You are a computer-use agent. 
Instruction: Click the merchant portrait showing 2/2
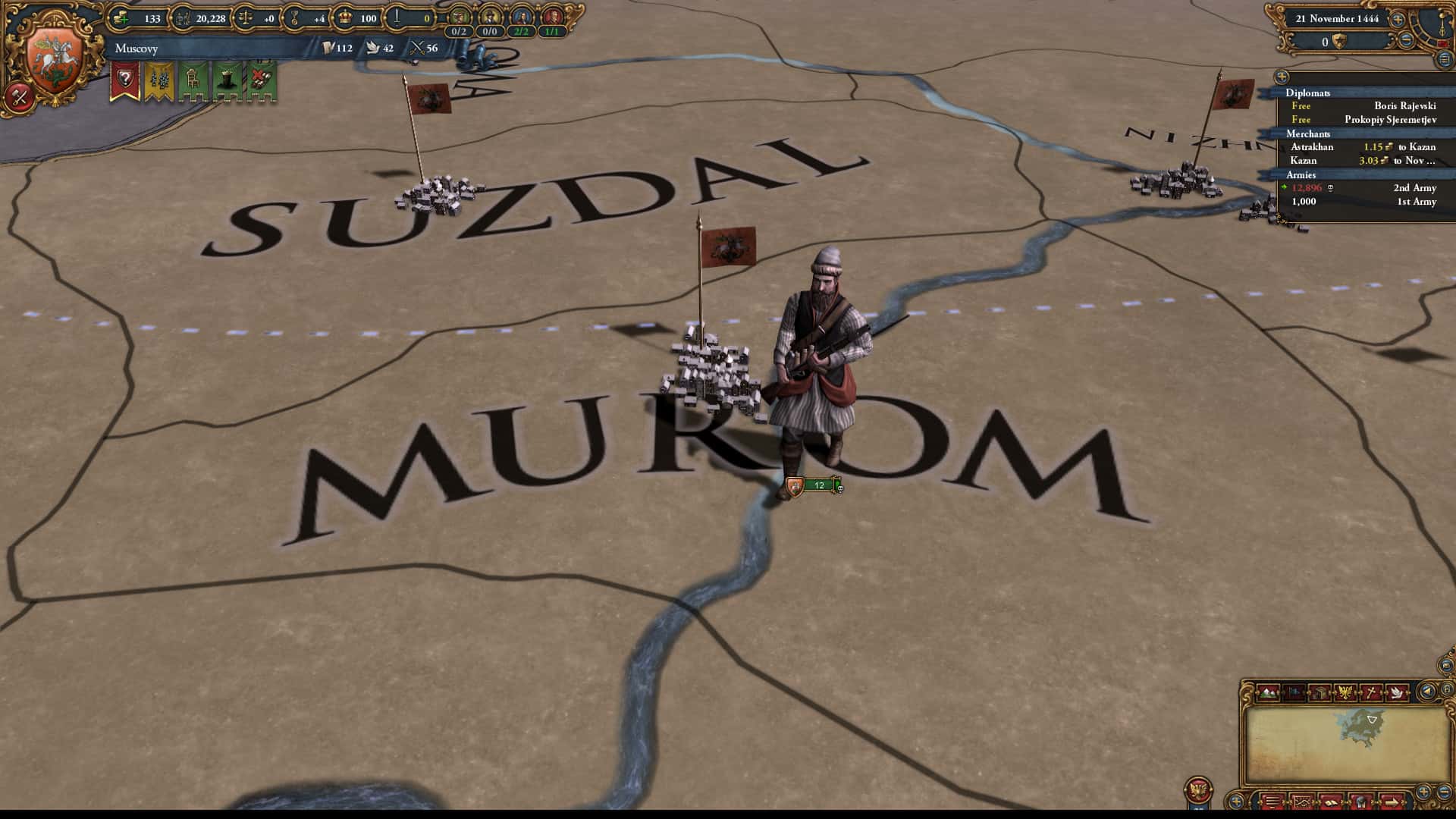(x=521, y=17)
